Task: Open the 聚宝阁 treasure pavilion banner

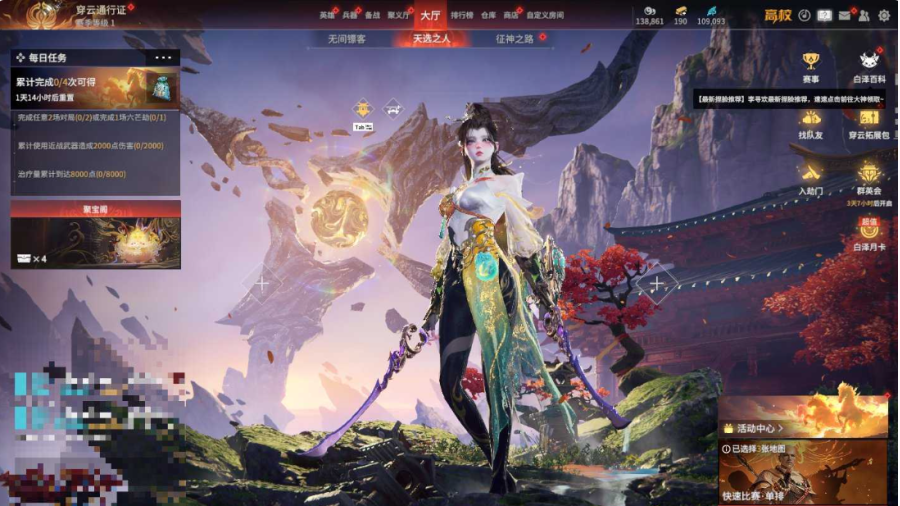Action: click(x=96, y=237)
